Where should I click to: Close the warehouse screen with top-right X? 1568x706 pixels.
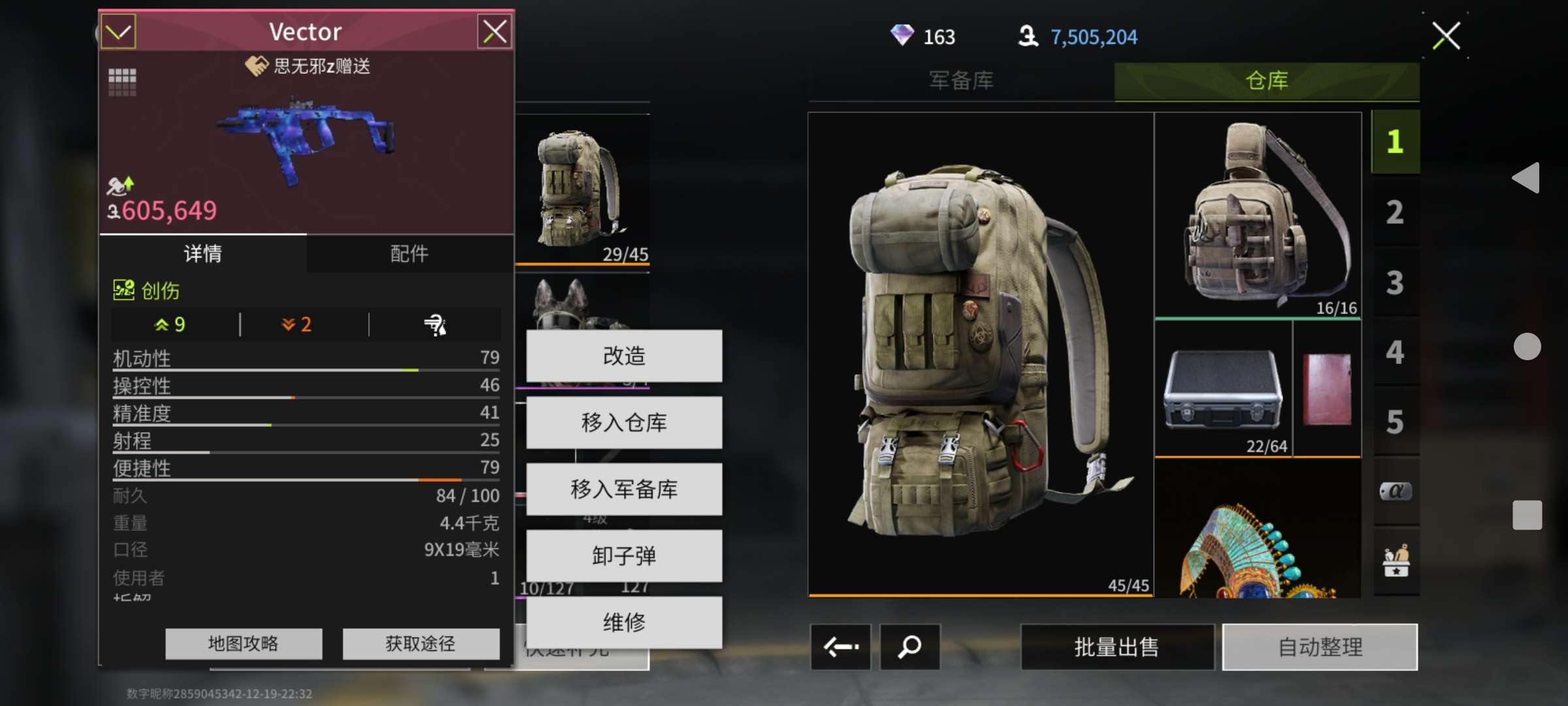[x=1446, y=36]
